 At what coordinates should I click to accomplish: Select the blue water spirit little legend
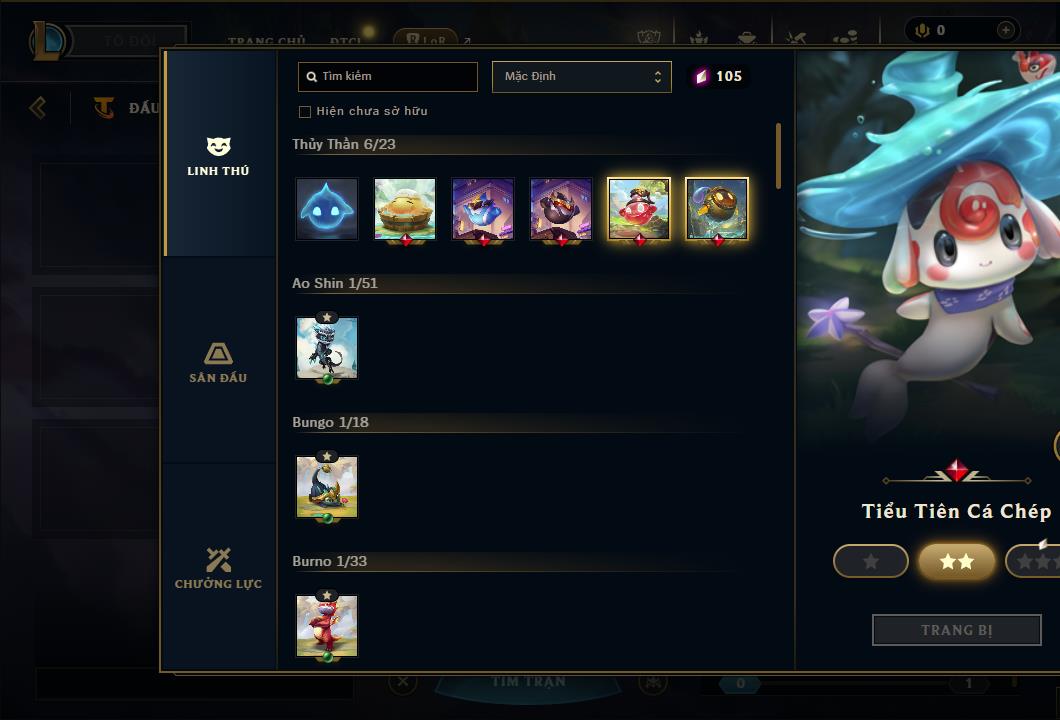(x=327, y=209)
